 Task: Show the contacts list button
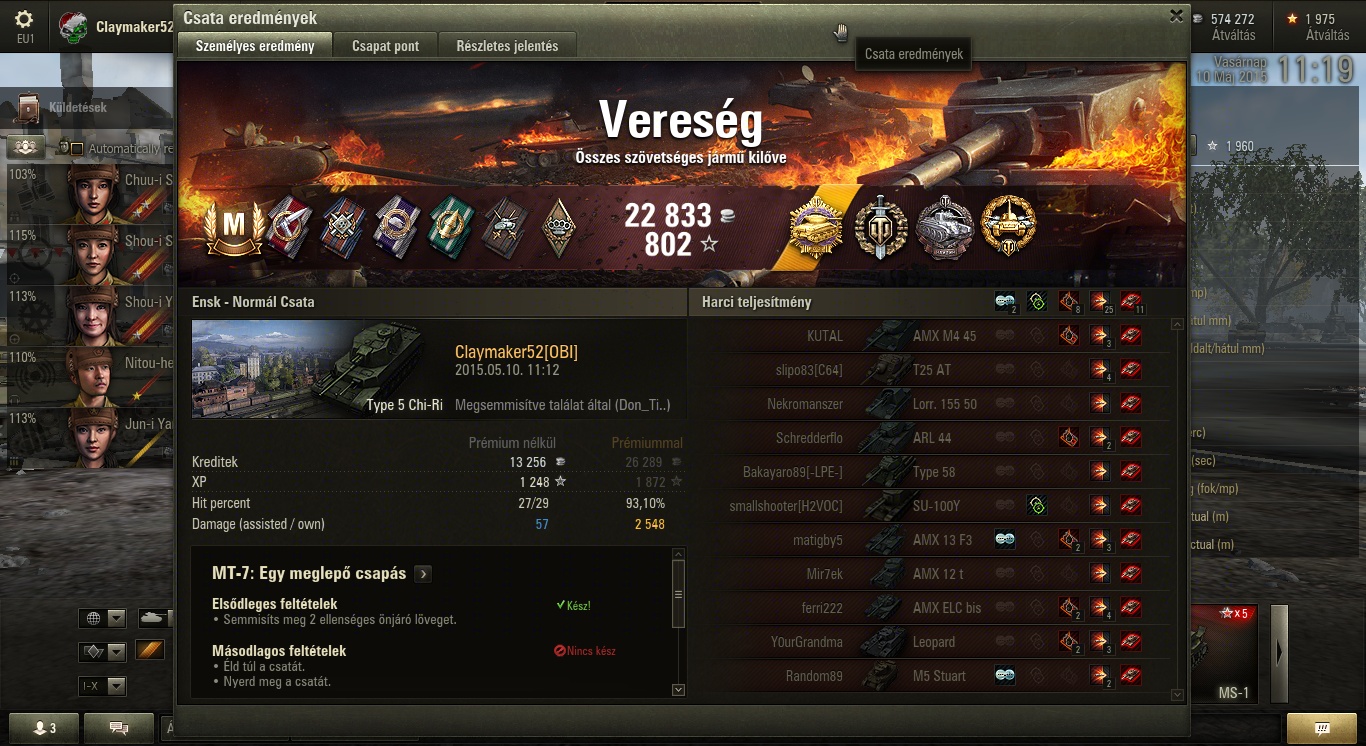[44, 728]
